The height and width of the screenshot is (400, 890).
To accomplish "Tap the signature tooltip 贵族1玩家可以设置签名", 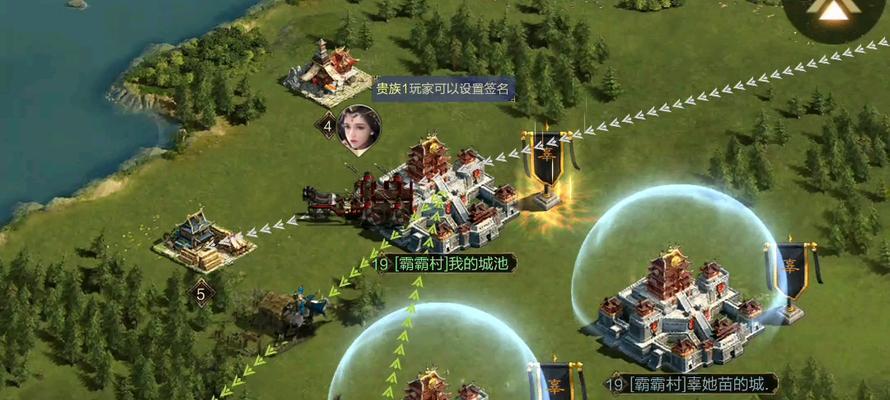I will coord(443,89).
